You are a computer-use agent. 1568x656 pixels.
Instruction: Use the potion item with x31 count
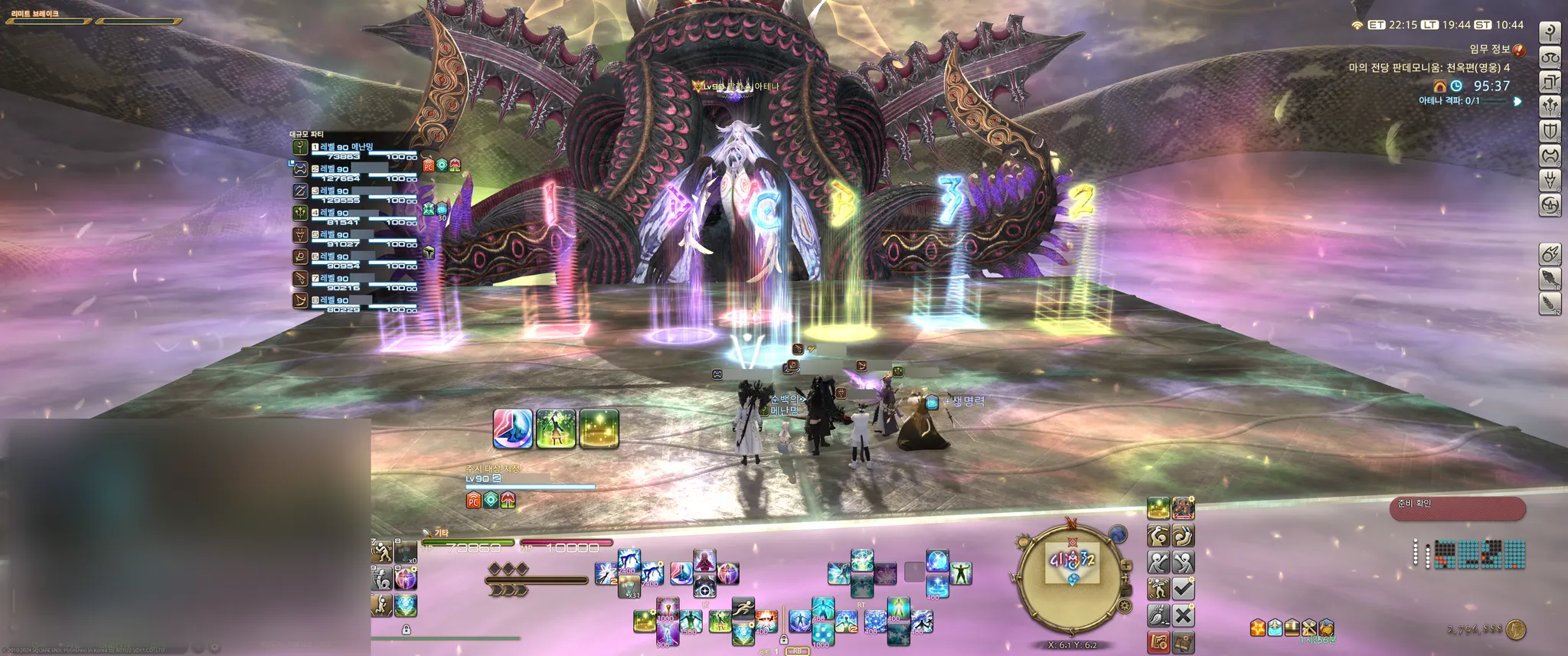tap(629, 588)
